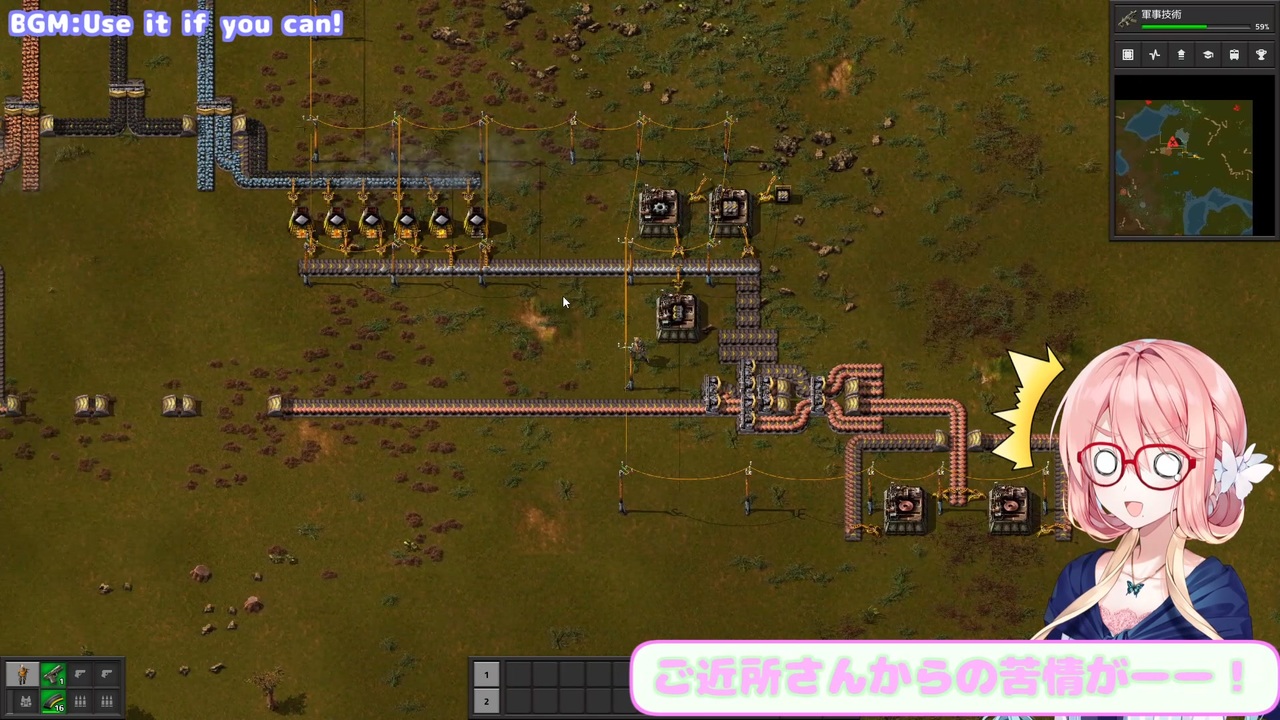Open the upgrade planner shortcut
This screenshot has height=720, width=1280.
point(1181,55)
